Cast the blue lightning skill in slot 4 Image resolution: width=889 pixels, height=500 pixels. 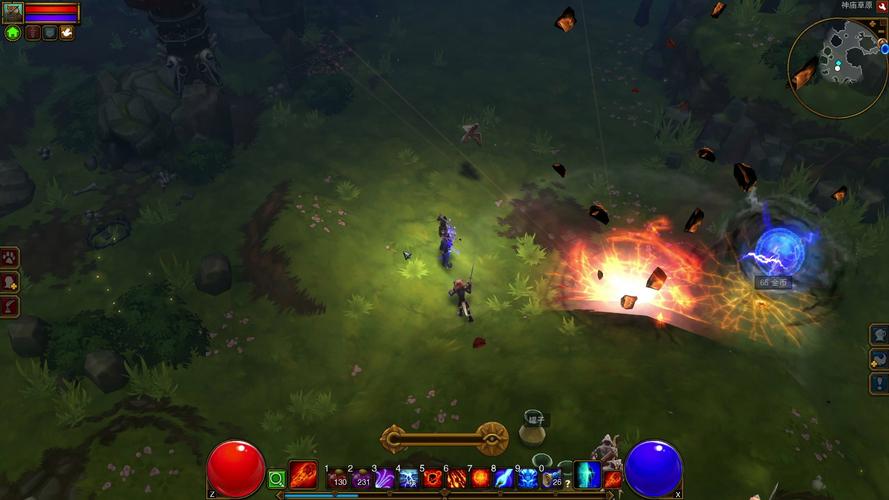click(x=408, y=479)
